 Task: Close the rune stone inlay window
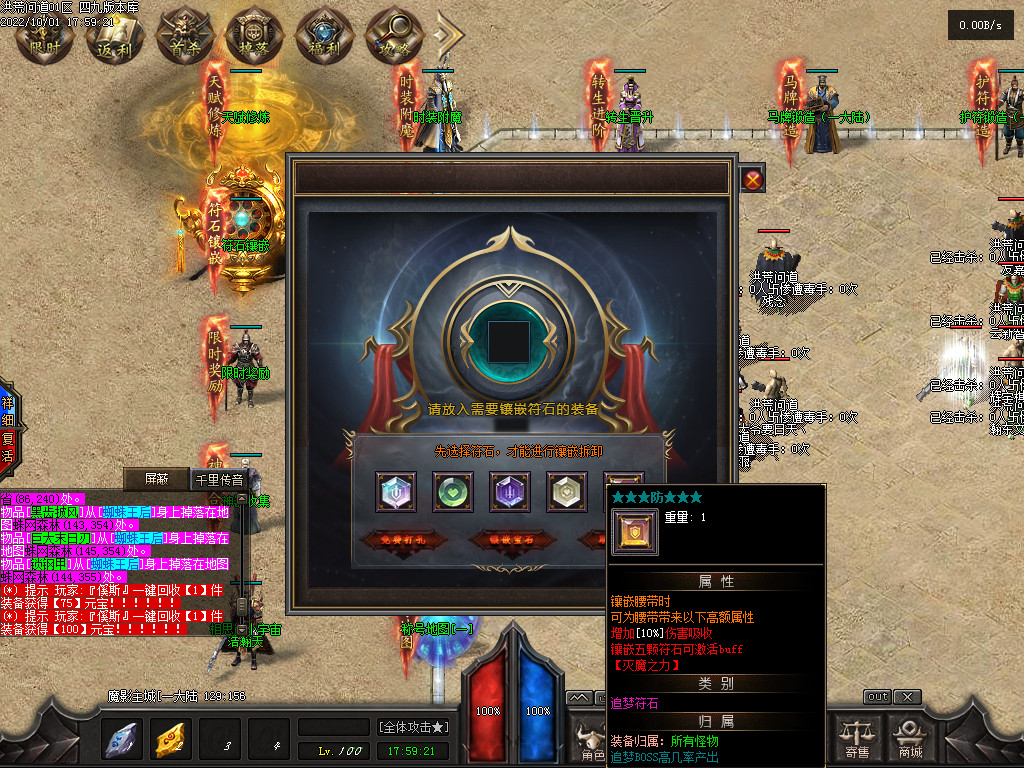click(x=754, y=180)
